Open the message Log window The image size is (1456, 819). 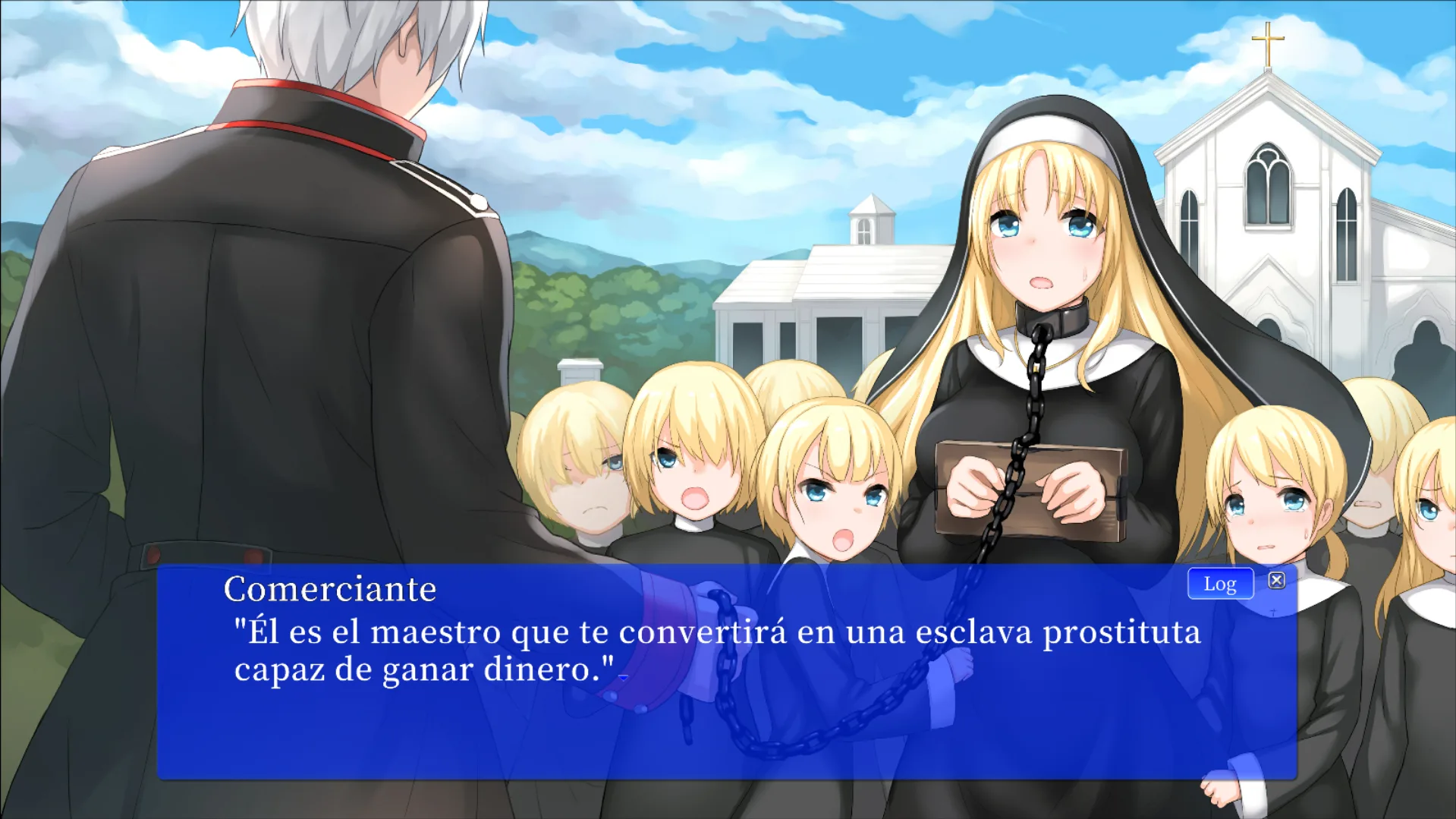click(1219, 583)
